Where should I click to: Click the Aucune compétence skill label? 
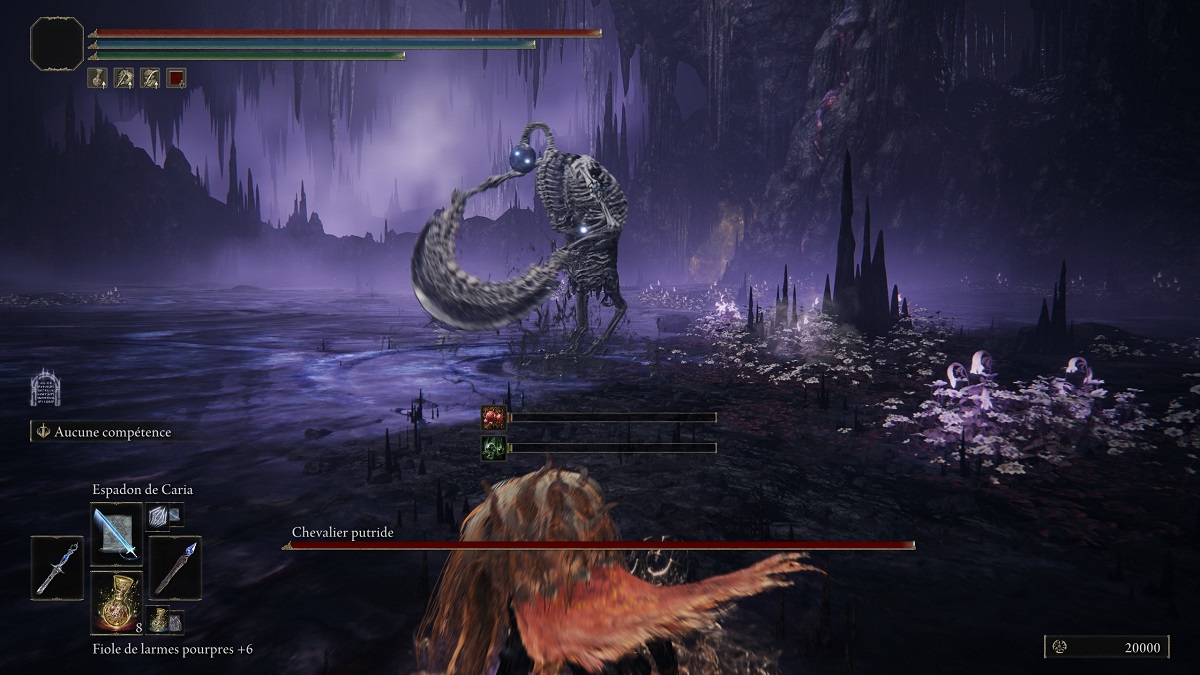coord(104,432)
